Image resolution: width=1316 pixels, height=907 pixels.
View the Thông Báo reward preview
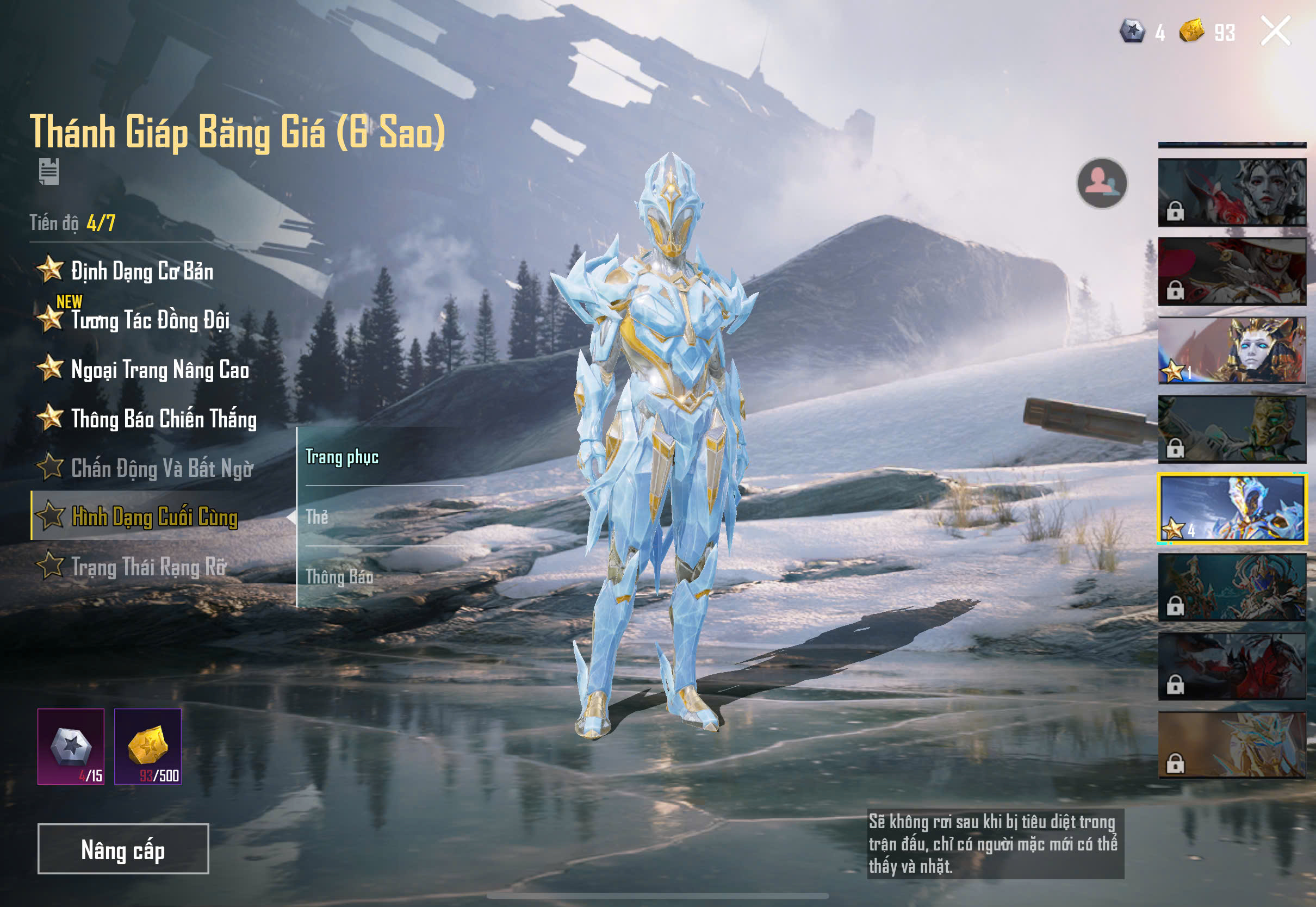339,577
